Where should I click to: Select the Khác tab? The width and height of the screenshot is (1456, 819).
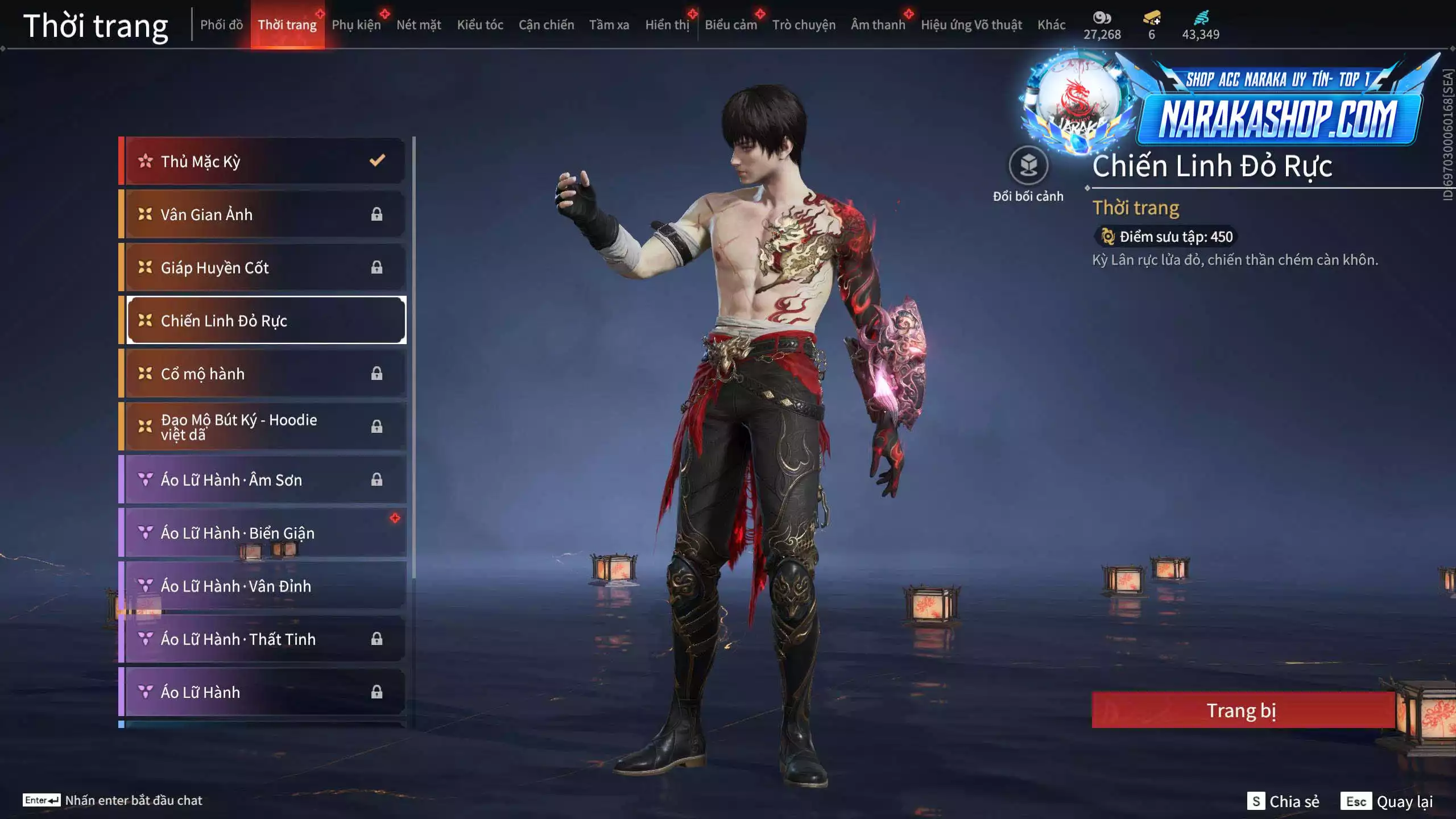[x=1051, y=25]
